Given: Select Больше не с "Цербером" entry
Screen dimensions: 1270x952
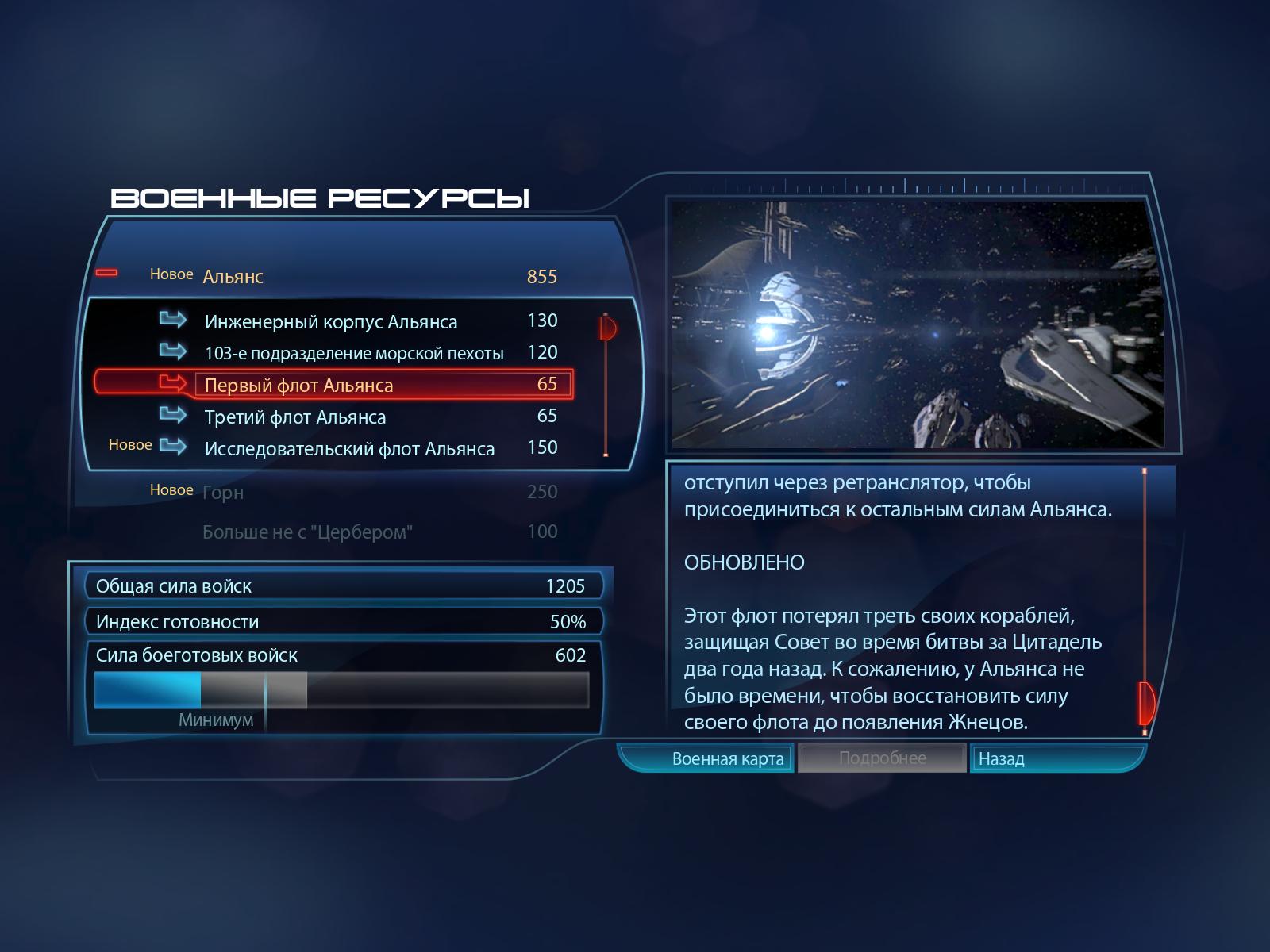Looking at the screenshot, I should [x=307, y=532].
